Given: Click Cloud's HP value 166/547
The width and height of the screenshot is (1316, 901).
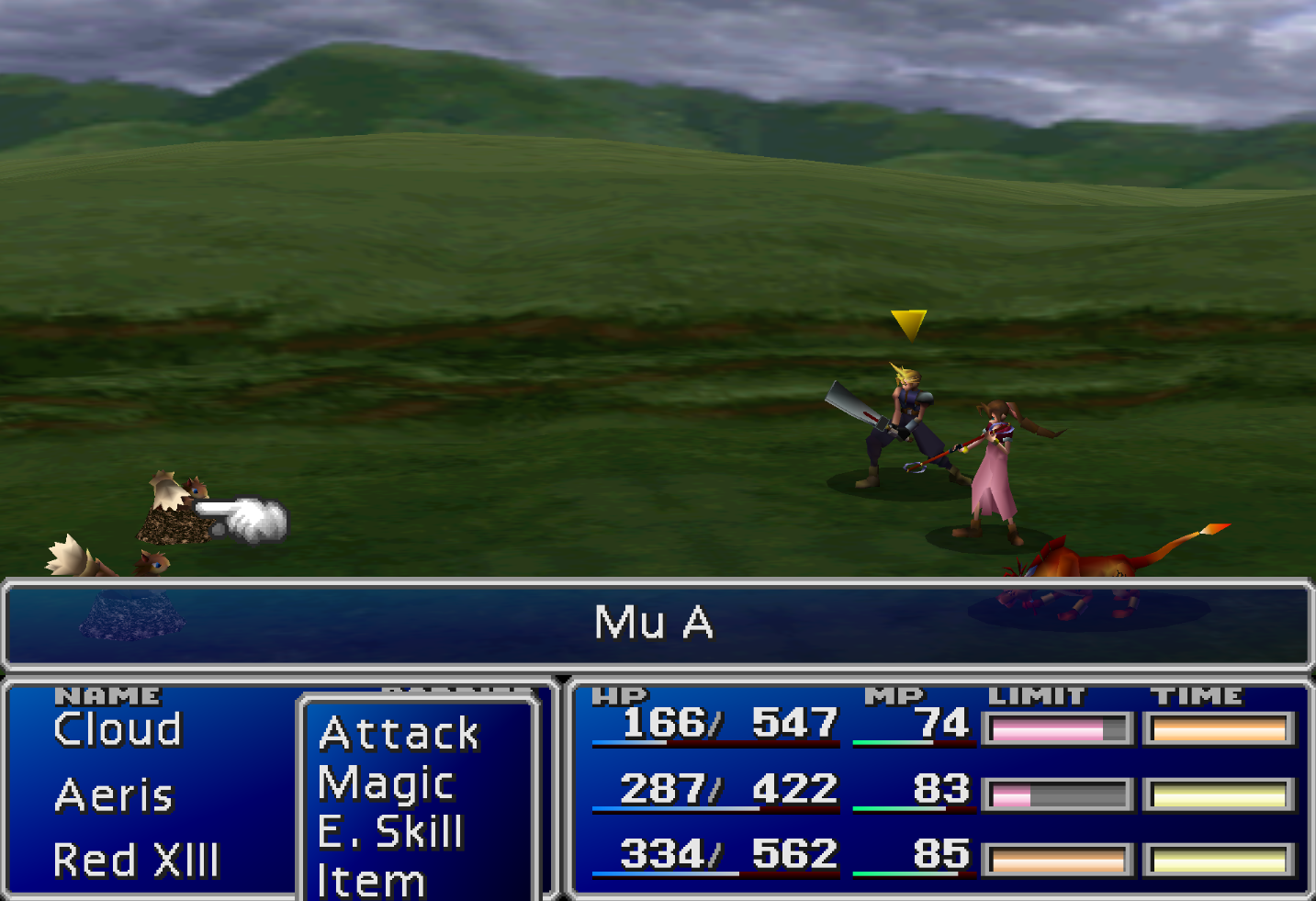Looking at the screenshot, I should tap(725, 725).
